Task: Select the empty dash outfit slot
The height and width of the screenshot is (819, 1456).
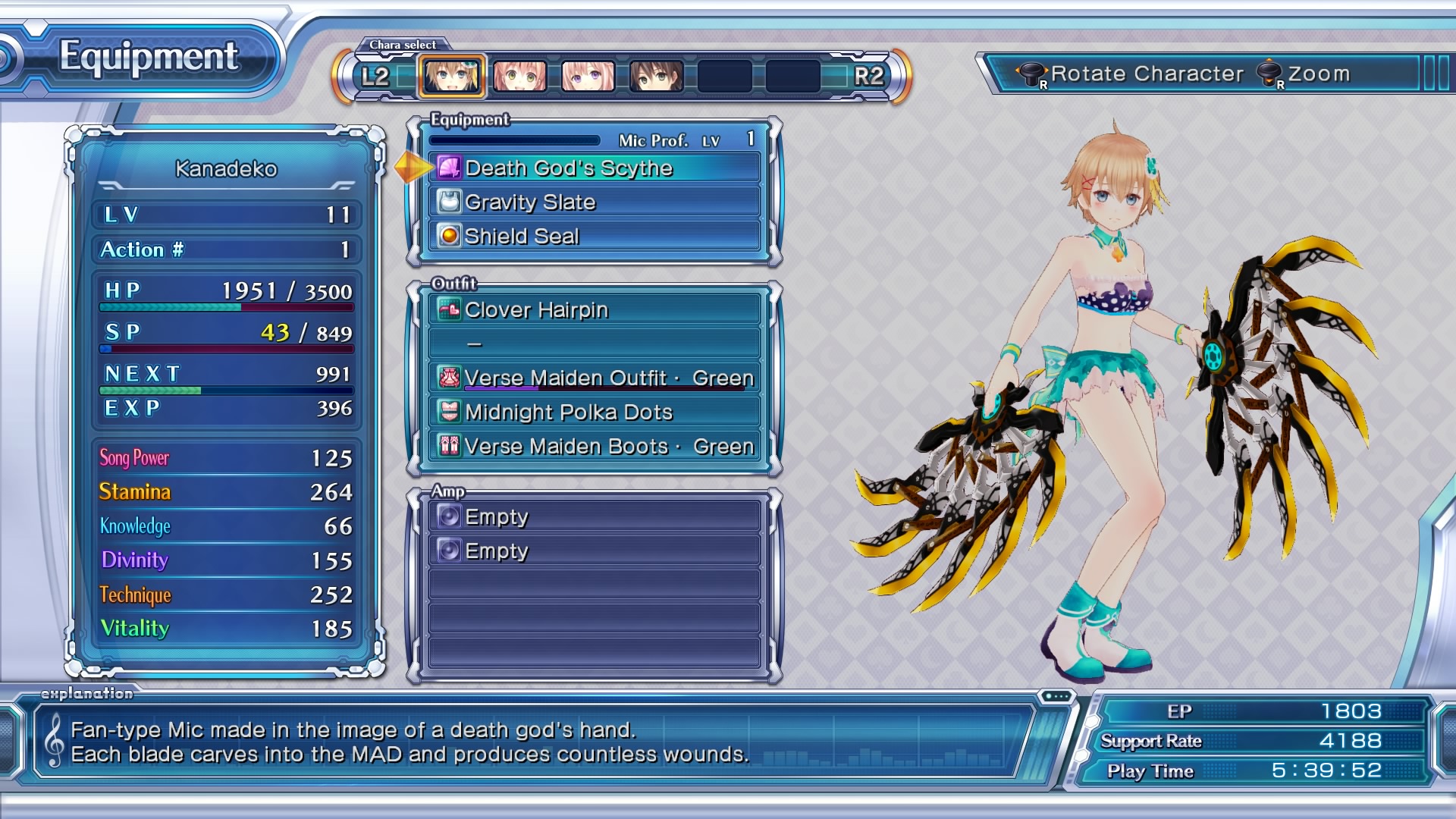Action: pos(595,344)
